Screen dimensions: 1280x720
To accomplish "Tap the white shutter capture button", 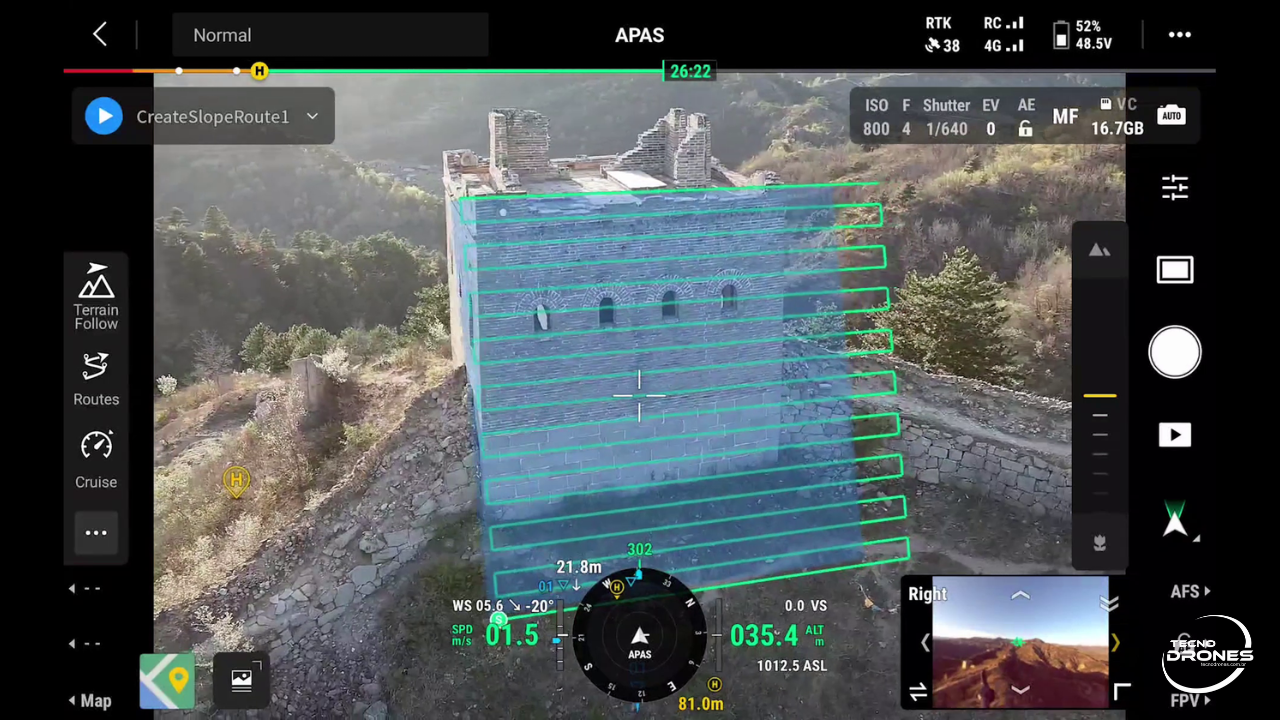I will coord(1175,352).
